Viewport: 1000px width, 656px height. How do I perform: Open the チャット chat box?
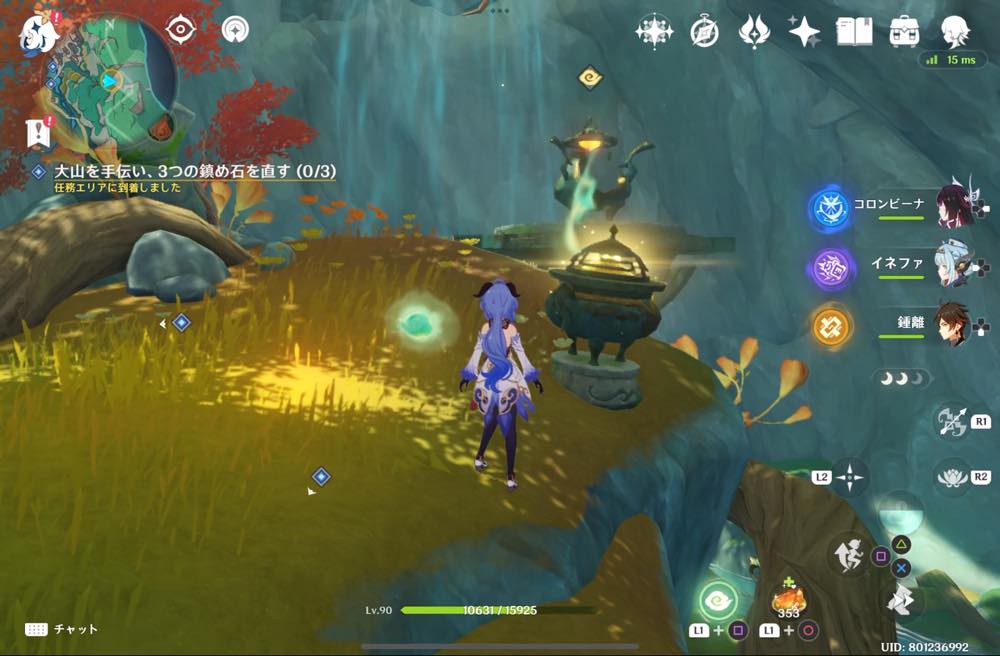(62, 629)
